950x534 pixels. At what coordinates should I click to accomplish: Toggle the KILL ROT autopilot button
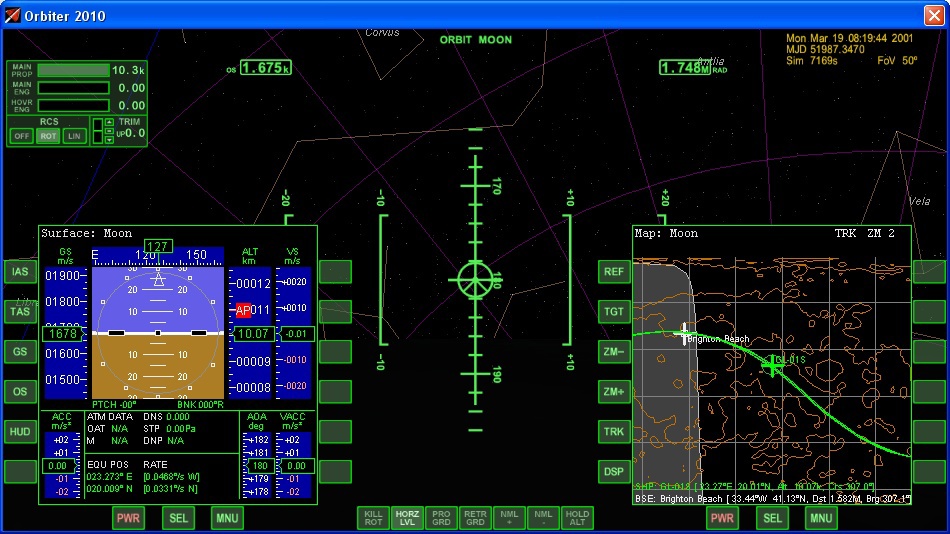pyautogui.click(x=373, y=517)
